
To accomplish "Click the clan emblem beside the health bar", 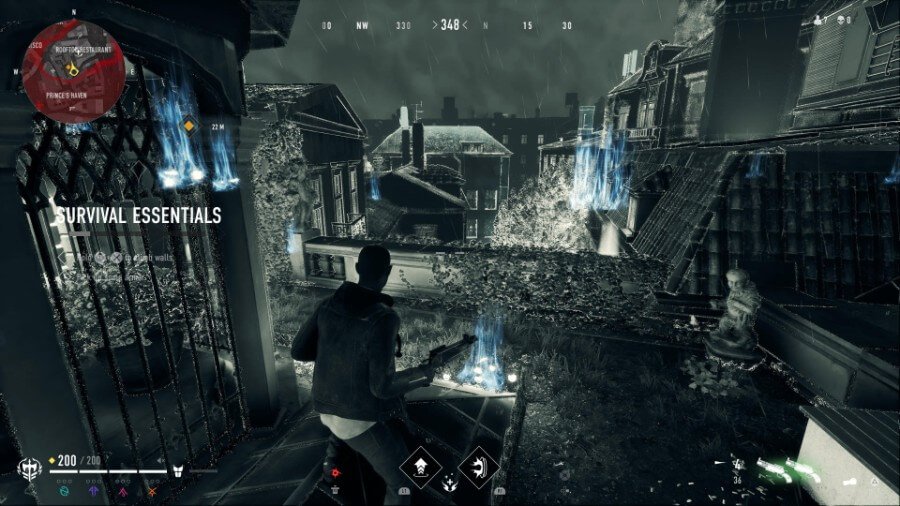I will (31, 468).
